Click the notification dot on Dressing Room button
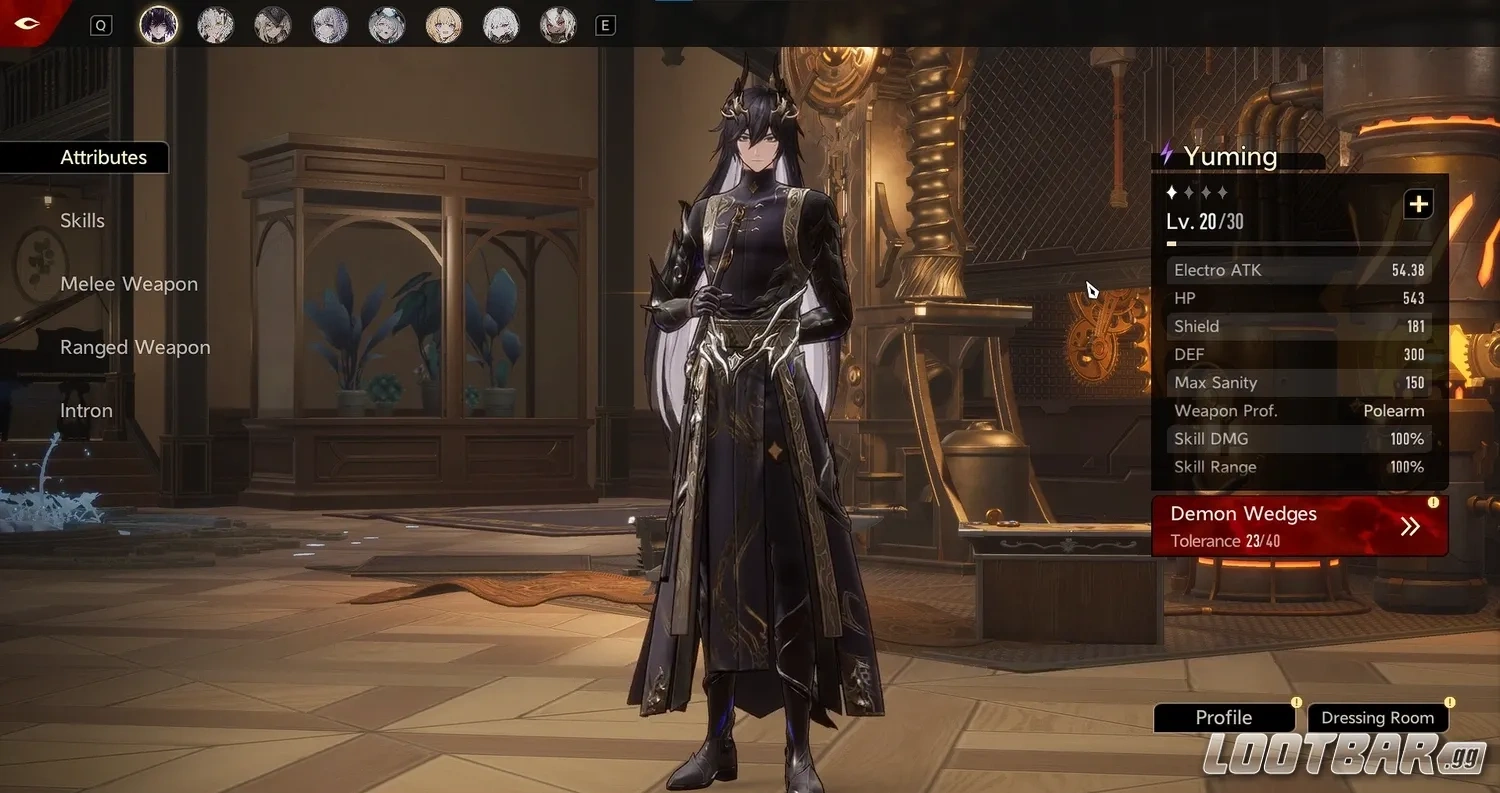The image size is (1500, 793). pyautogui.click(x=1449, y=703)
